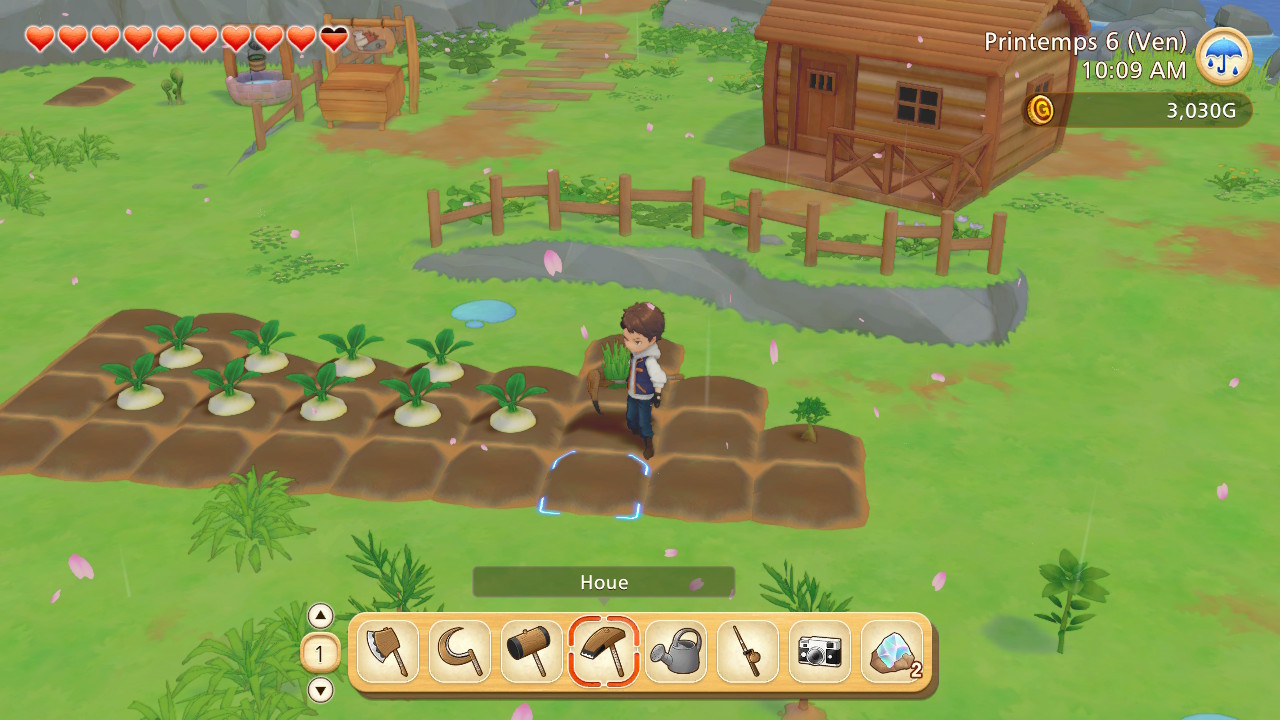Equip the hammer tool
Viewport: 1280px width, 720px height.
[x=532, y=652]
